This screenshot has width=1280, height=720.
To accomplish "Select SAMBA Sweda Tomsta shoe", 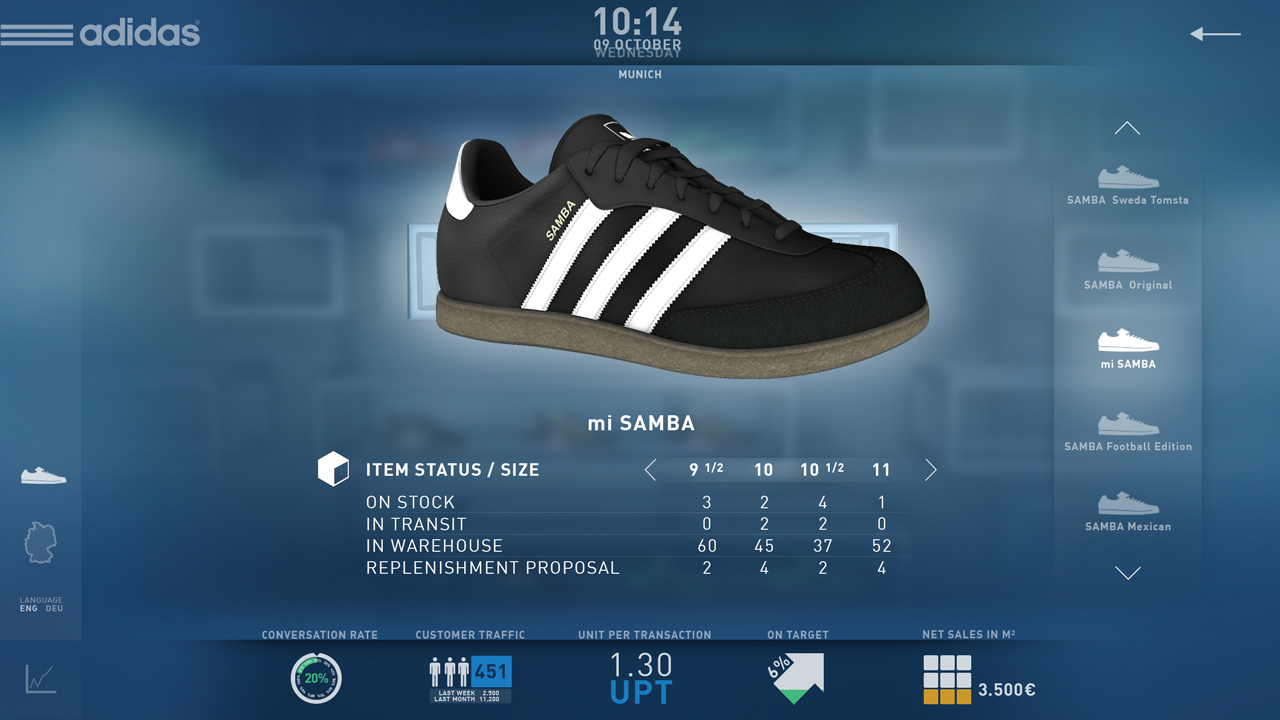I will pos(1128,185).
